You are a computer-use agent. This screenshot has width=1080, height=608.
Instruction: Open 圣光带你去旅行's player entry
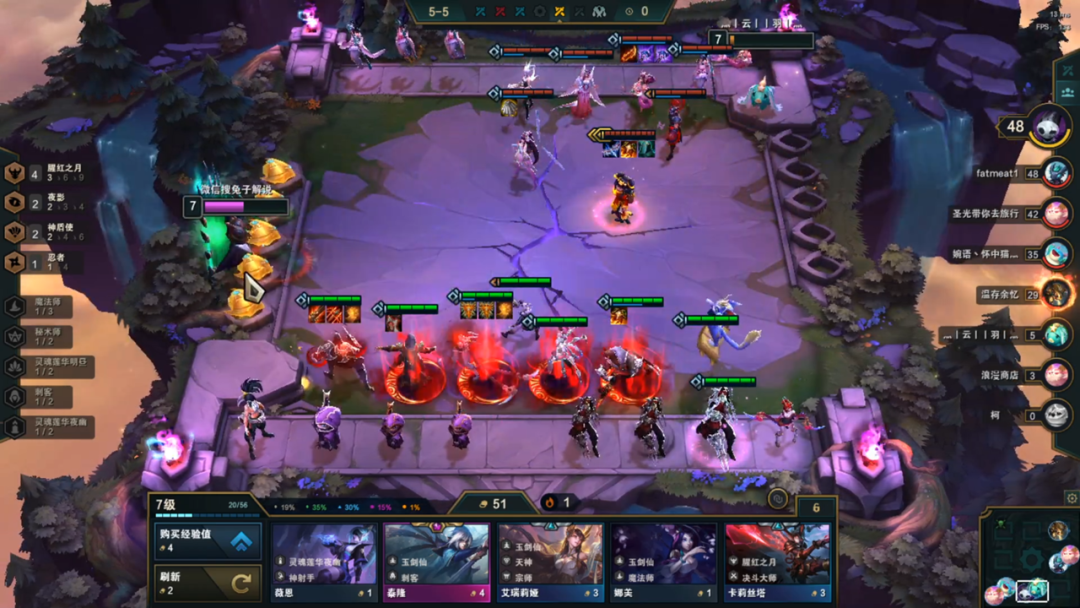coord(1056,213)
